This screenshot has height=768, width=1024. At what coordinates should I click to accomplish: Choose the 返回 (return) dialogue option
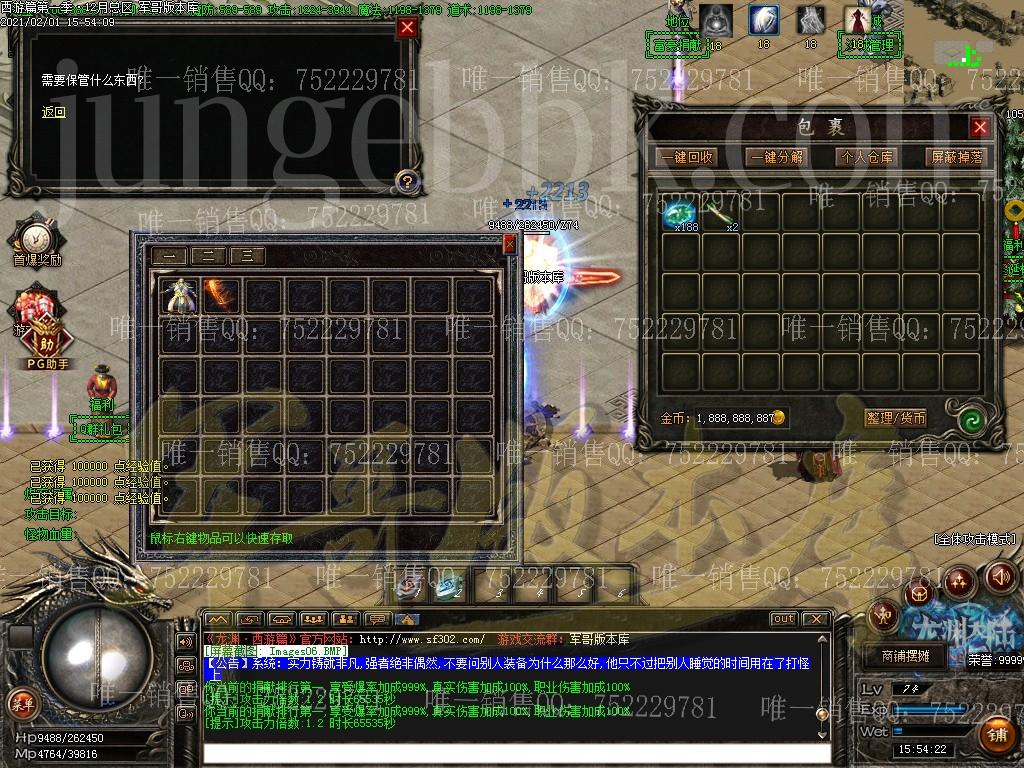(54, 112)
